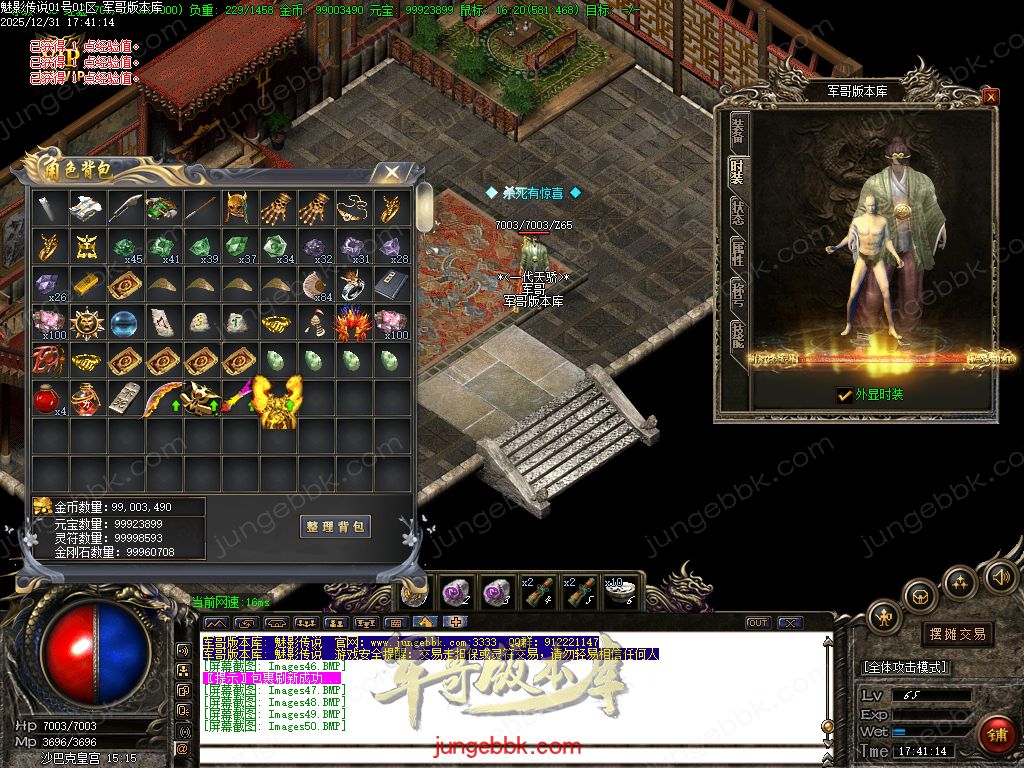Use the bowl item in hotbar slot 6
The height and width of the screenshot is (768, 1024).
[x=619, y=591]
